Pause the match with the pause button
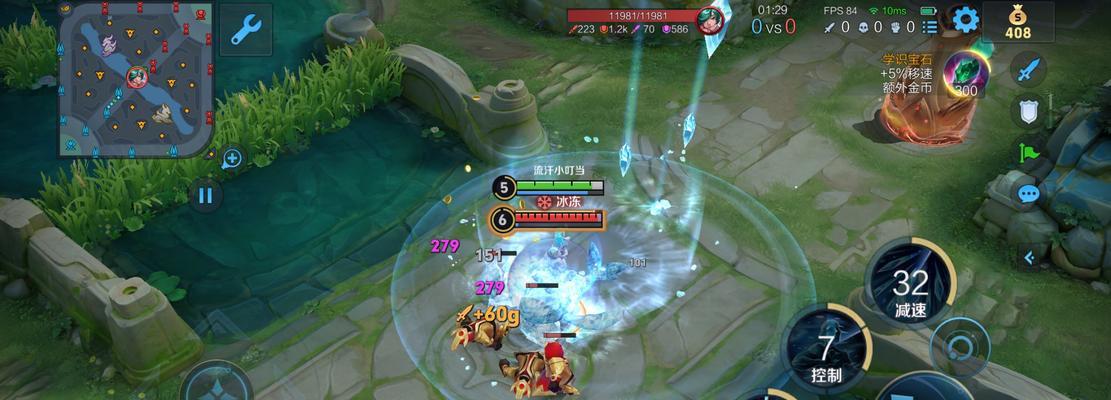1111x400 pixels. point(206,195)
